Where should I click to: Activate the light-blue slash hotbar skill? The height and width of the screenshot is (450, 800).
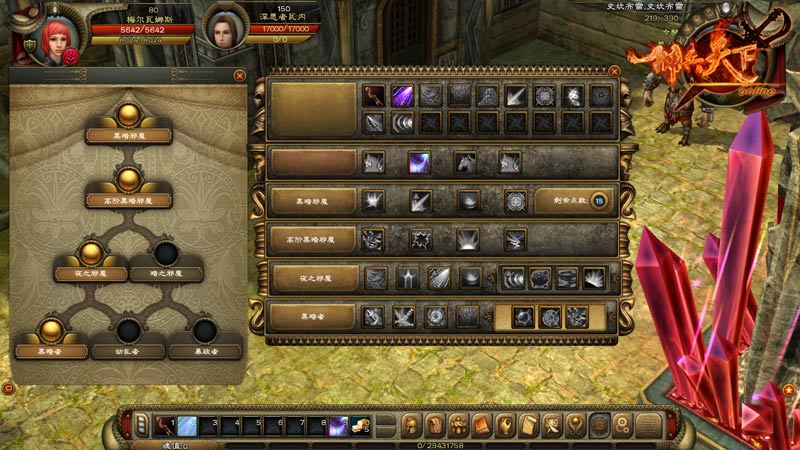pyautogui.click(x=187, y=426)
